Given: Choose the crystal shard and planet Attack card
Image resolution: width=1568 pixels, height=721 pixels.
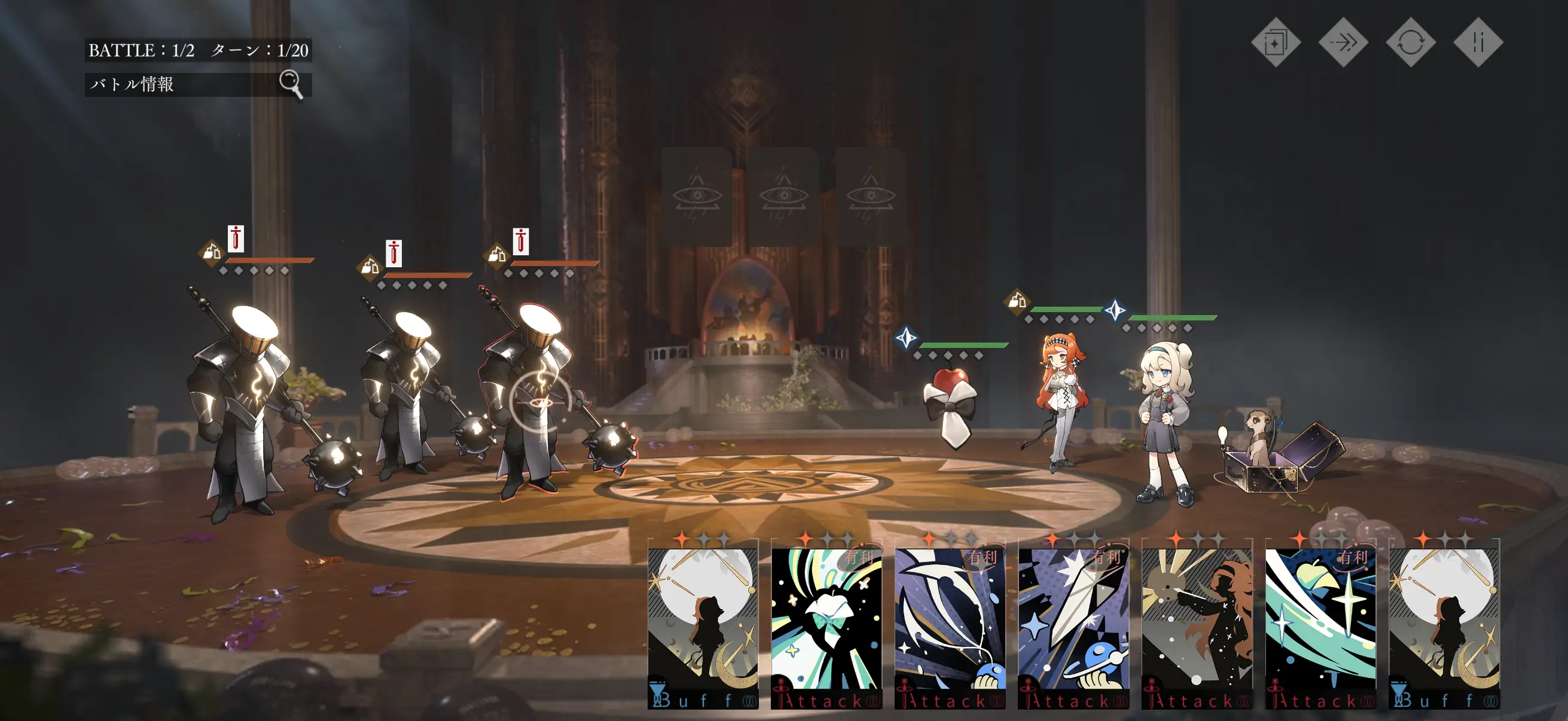Looking at the screenshot, I should pos(1073,627).
